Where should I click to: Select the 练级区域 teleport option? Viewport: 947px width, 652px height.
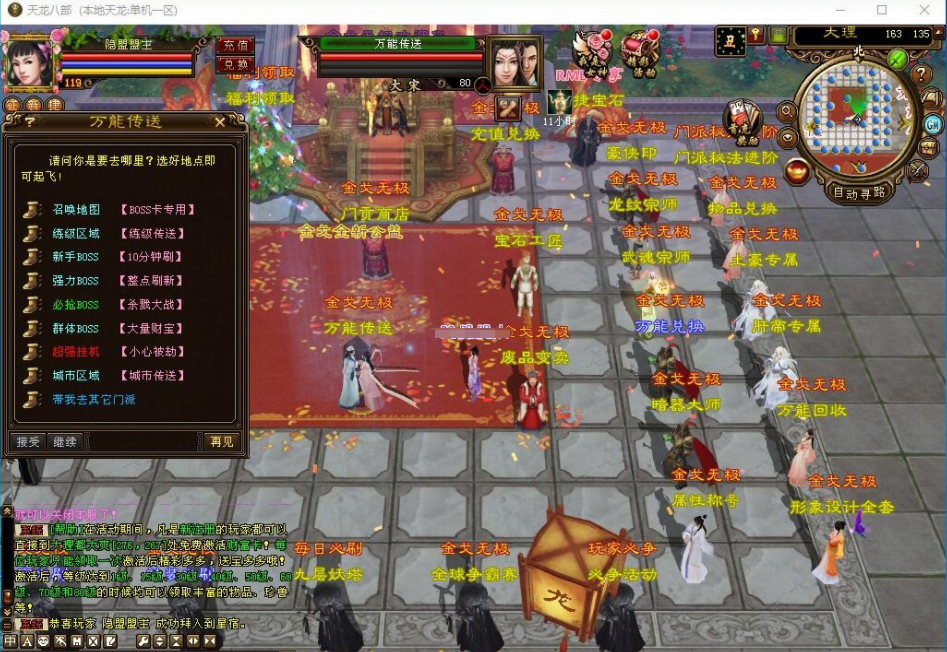(x=76, y=234)
